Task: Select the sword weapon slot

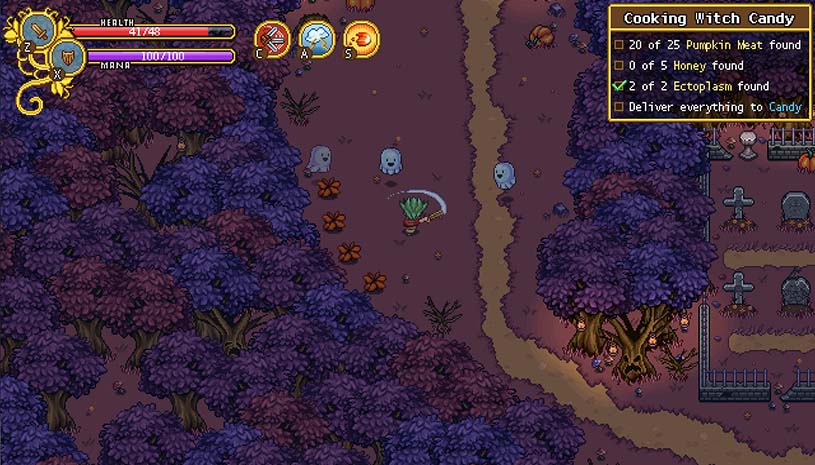Action: [38, 30]
